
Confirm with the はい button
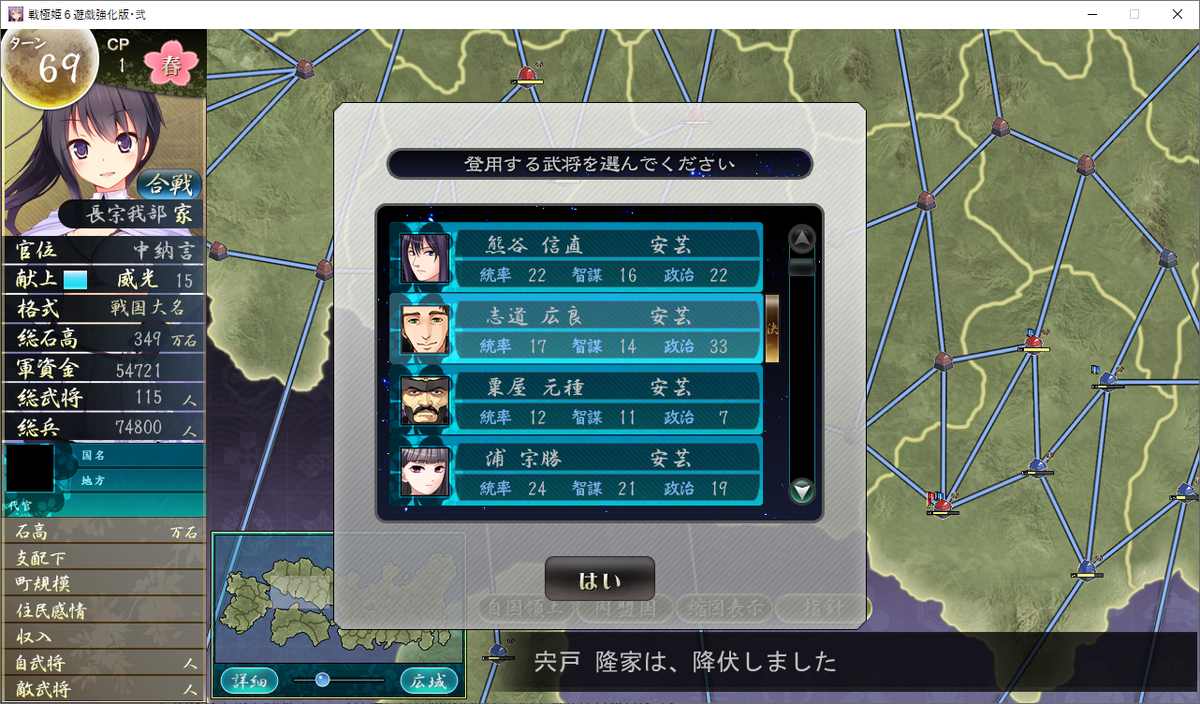599,580
